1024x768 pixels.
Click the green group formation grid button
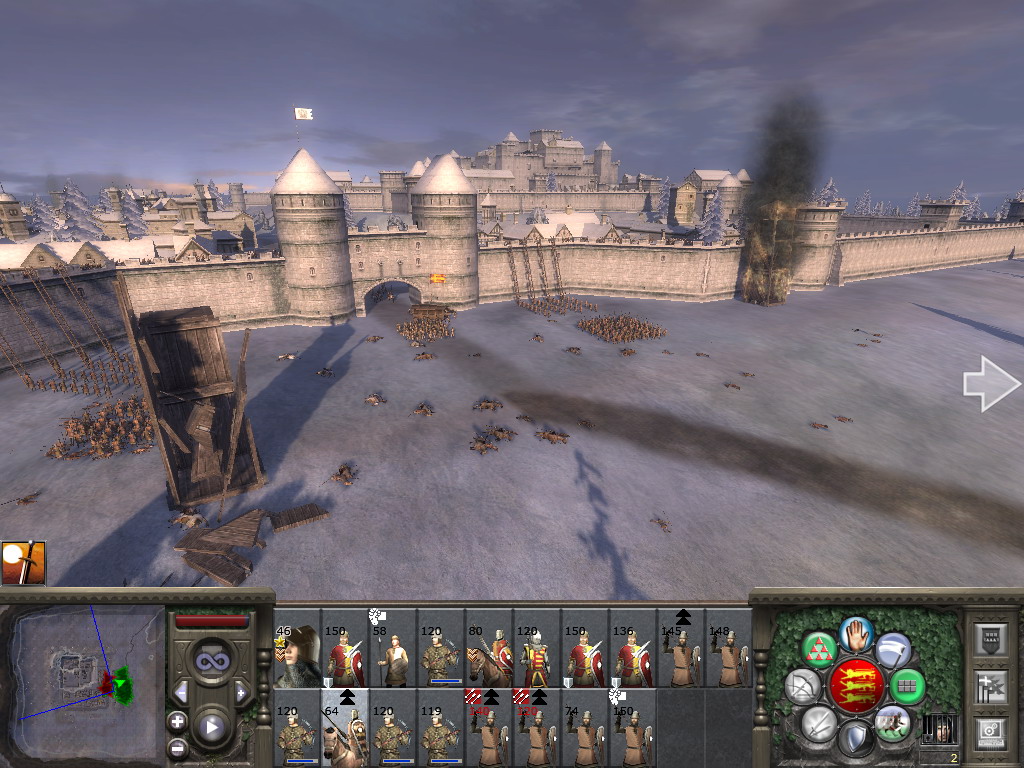coord(906,686)
